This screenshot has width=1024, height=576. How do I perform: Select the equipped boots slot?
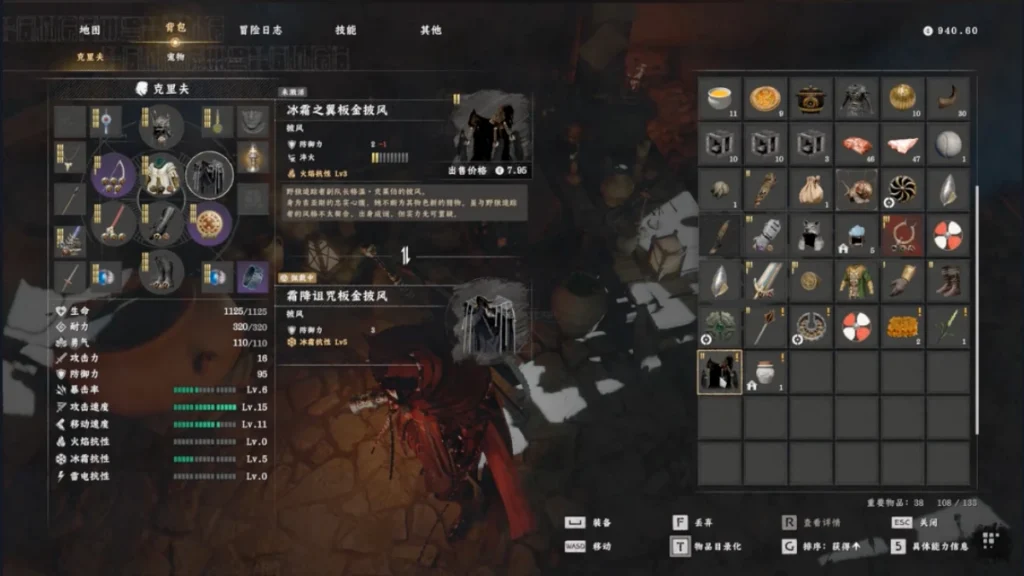(161, 270)
